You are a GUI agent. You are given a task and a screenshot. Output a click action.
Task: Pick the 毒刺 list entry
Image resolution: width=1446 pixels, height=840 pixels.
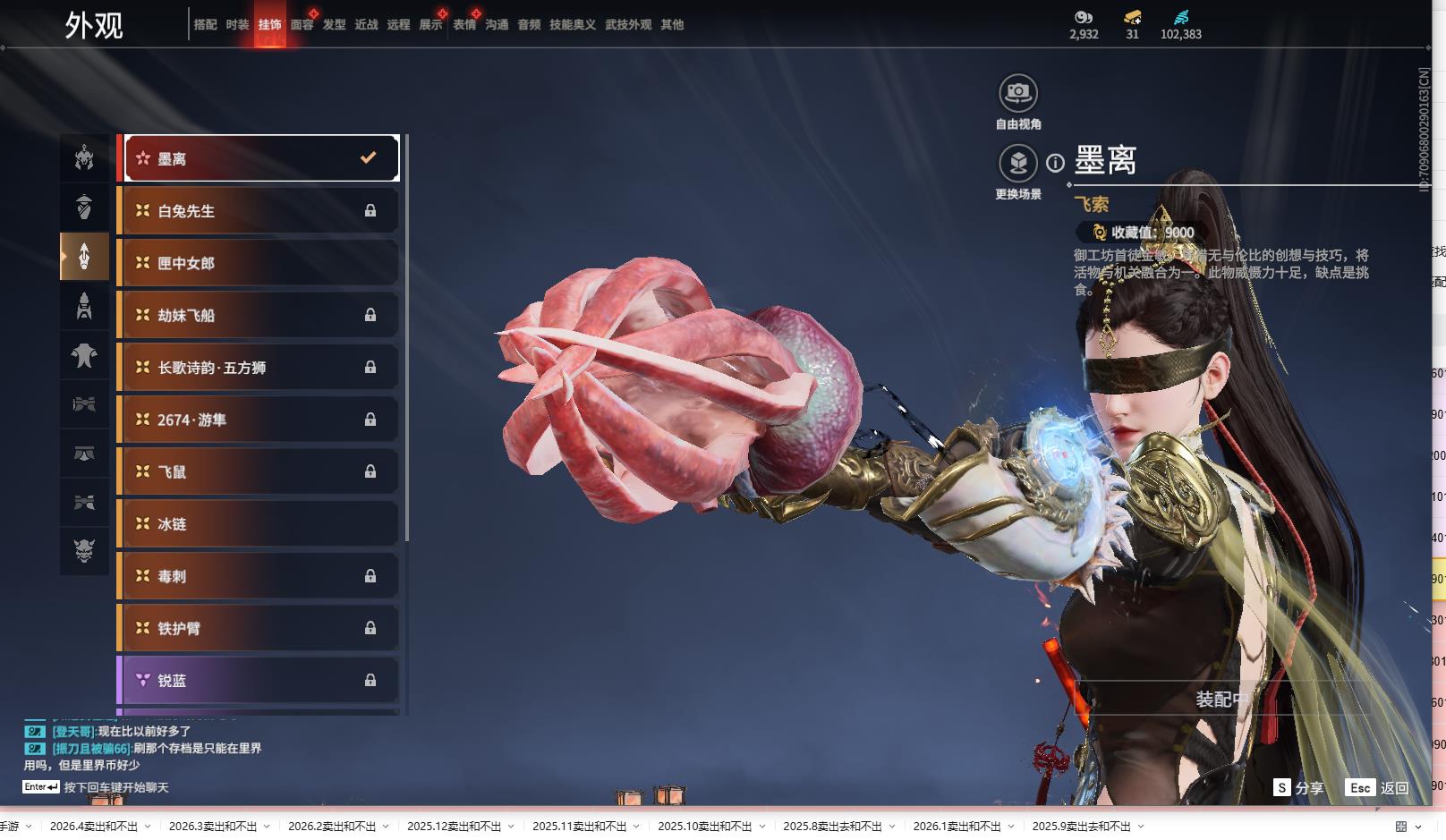(259, 576)
